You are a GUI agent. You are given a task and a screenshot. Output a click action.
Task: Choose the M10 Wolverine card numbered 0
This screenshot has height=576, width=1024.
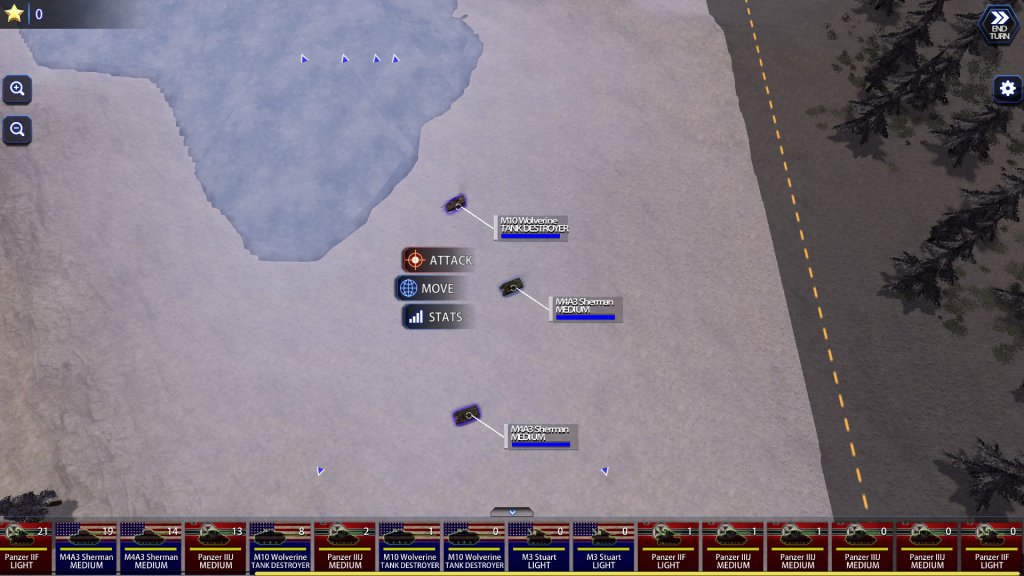(x=474, y=547)
